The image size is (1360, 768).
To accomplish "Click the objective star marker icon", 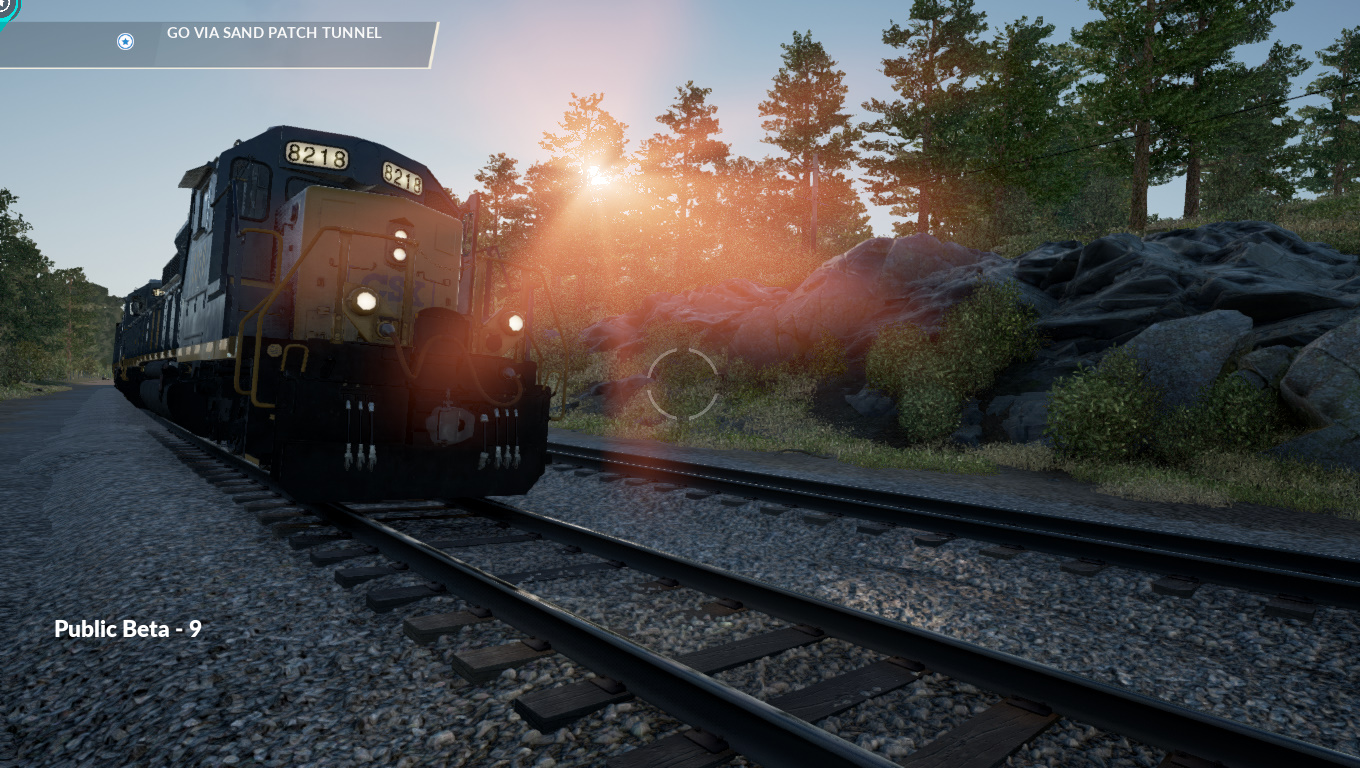I will (x=125, y=41).
